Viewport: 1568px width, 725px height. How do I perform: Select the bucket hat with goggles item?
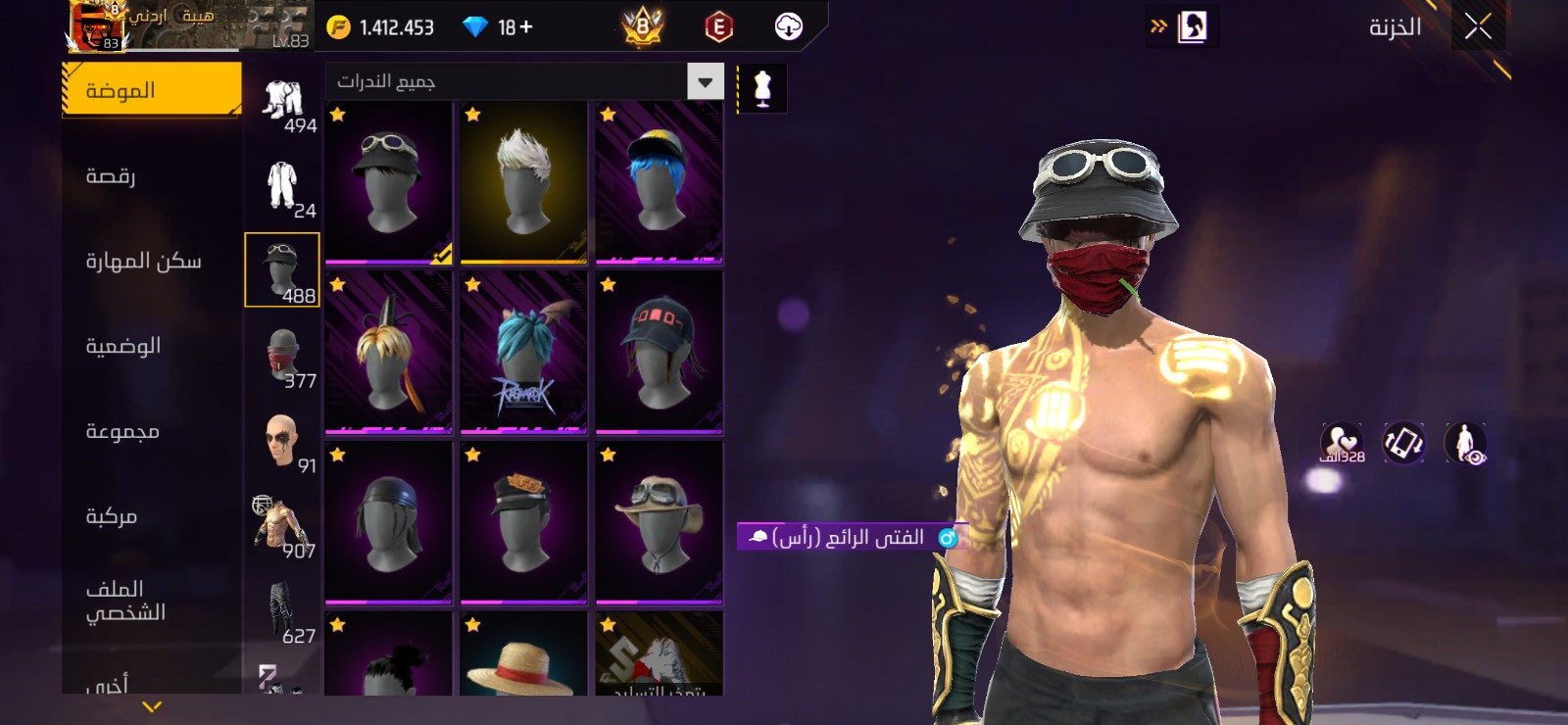[388, 182]
